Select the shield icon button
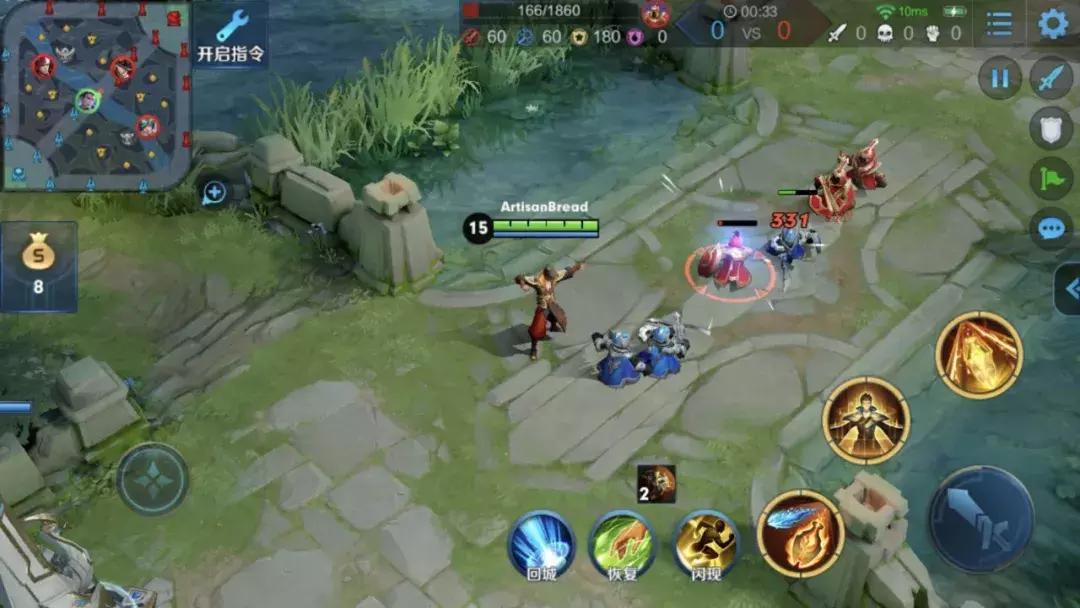Screen dimensions: 1080x608 point(1051,127)
